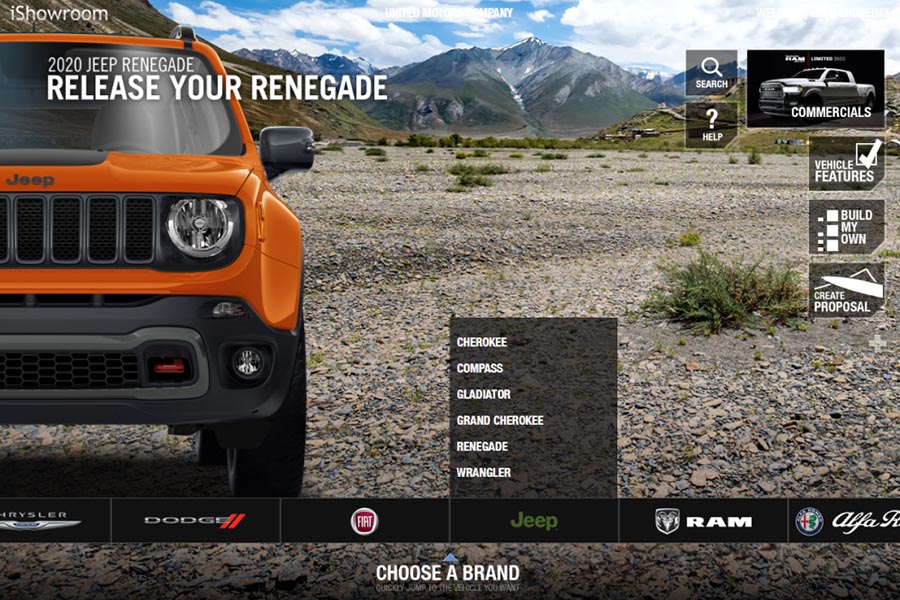Screen dimensions: 900x600
Task: Pick Gladiator in the model menu
Action: [x=484, y=394]
